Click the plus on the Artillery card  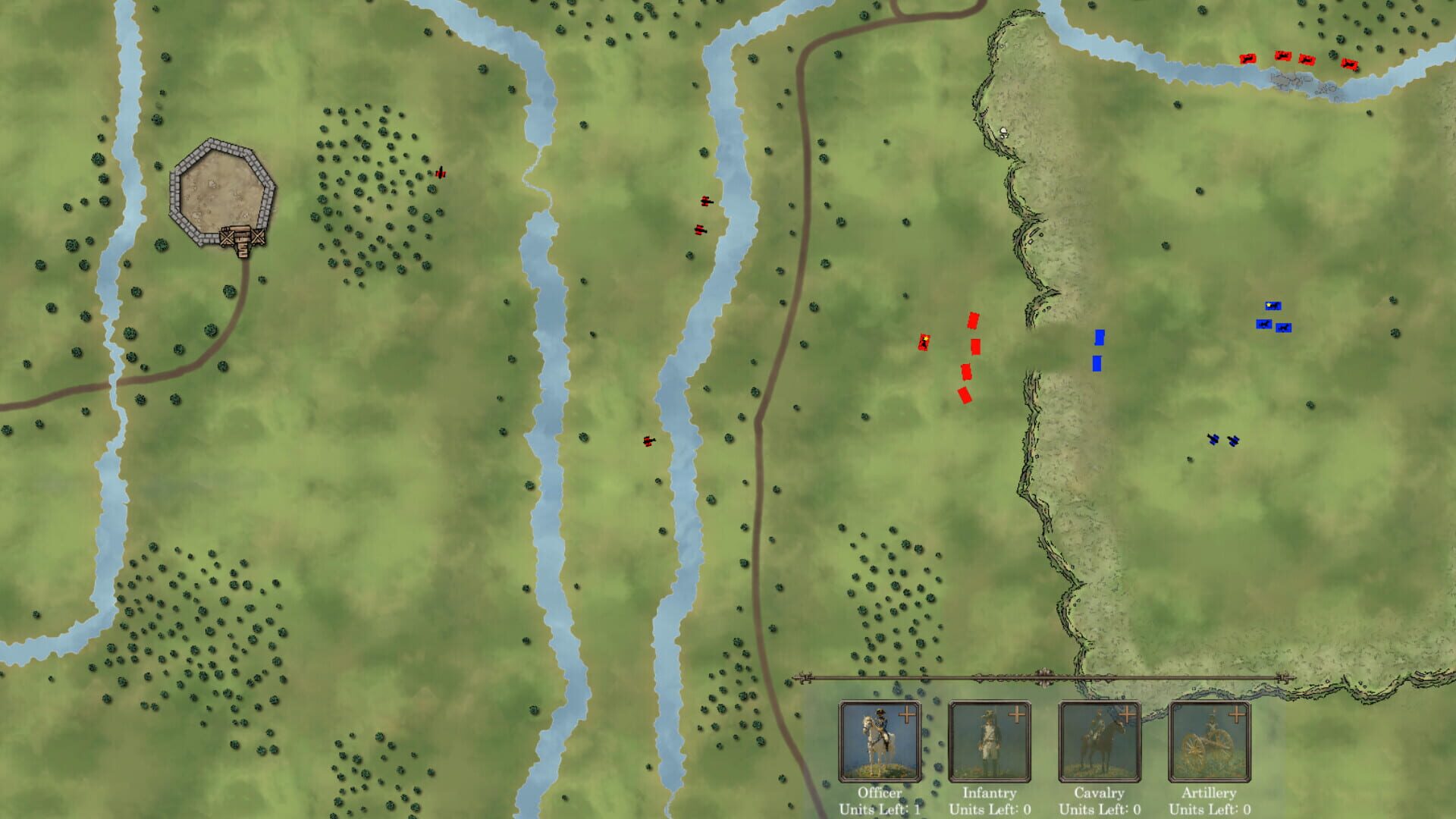1236,714
